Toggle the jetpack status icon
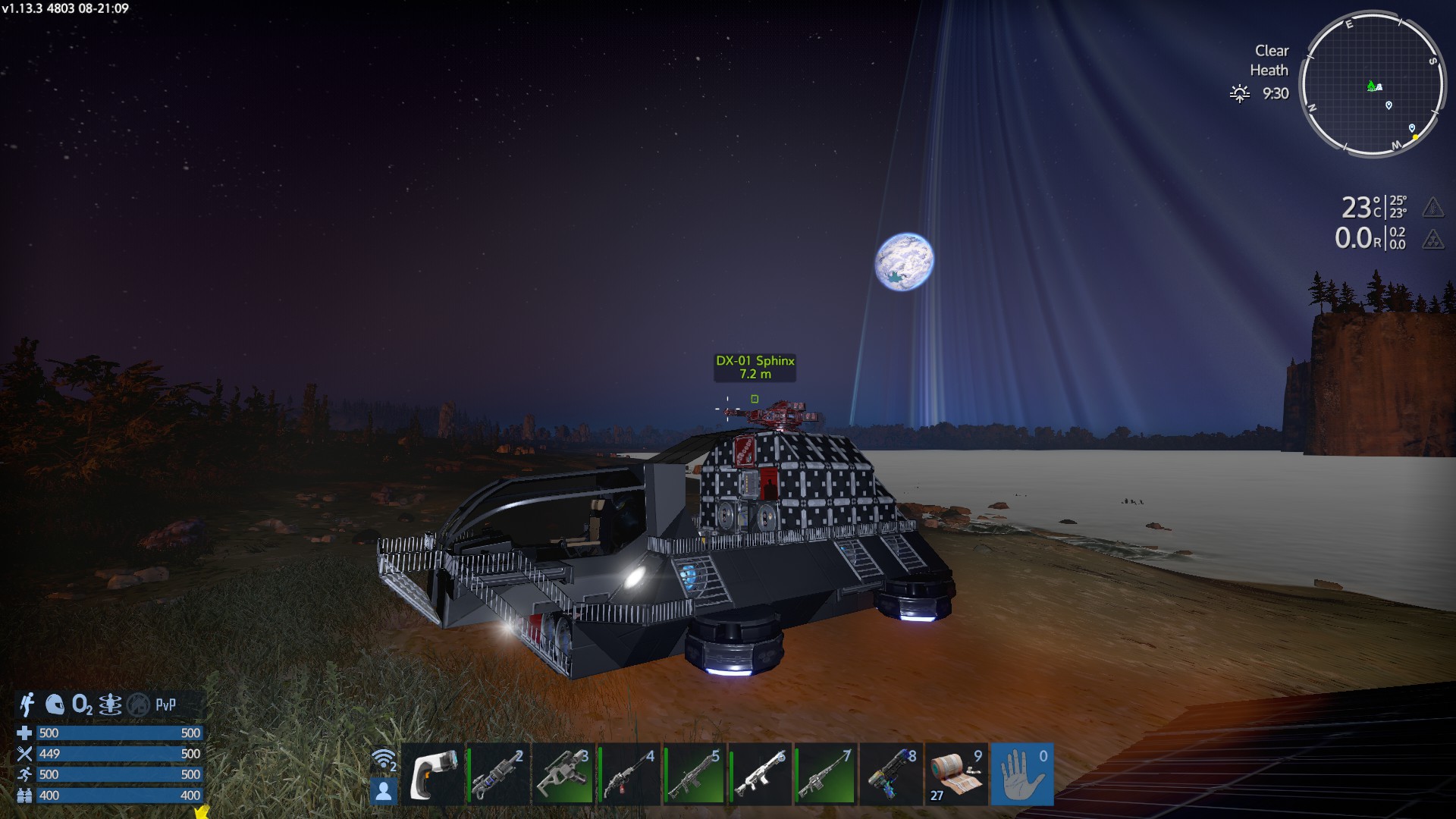Viewport: 1456px width, 819px height. coord(27,704)
